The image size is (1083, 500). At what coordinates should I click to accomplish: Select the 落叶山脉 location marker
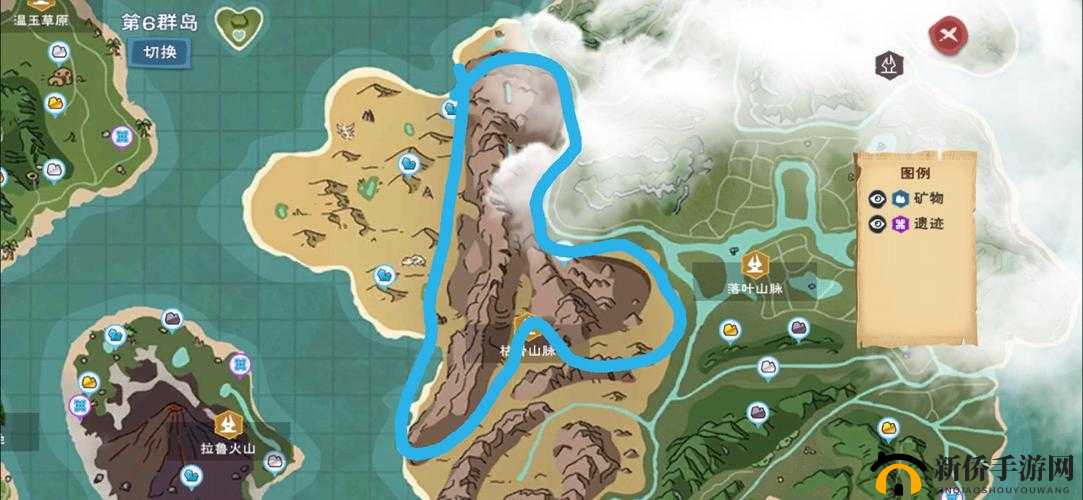[x=756, y=264]
